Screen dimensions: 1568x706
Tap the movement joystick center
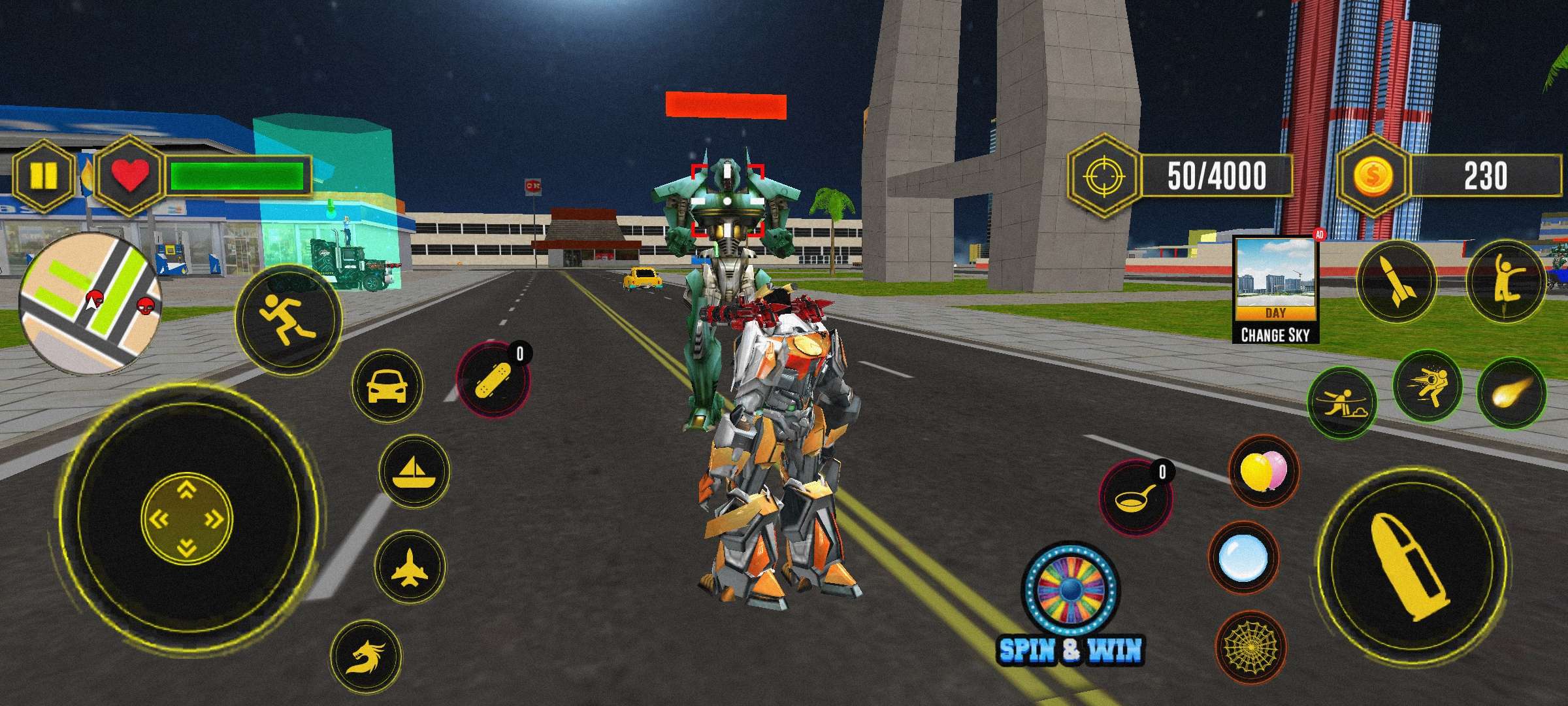[x=187, y=520]
